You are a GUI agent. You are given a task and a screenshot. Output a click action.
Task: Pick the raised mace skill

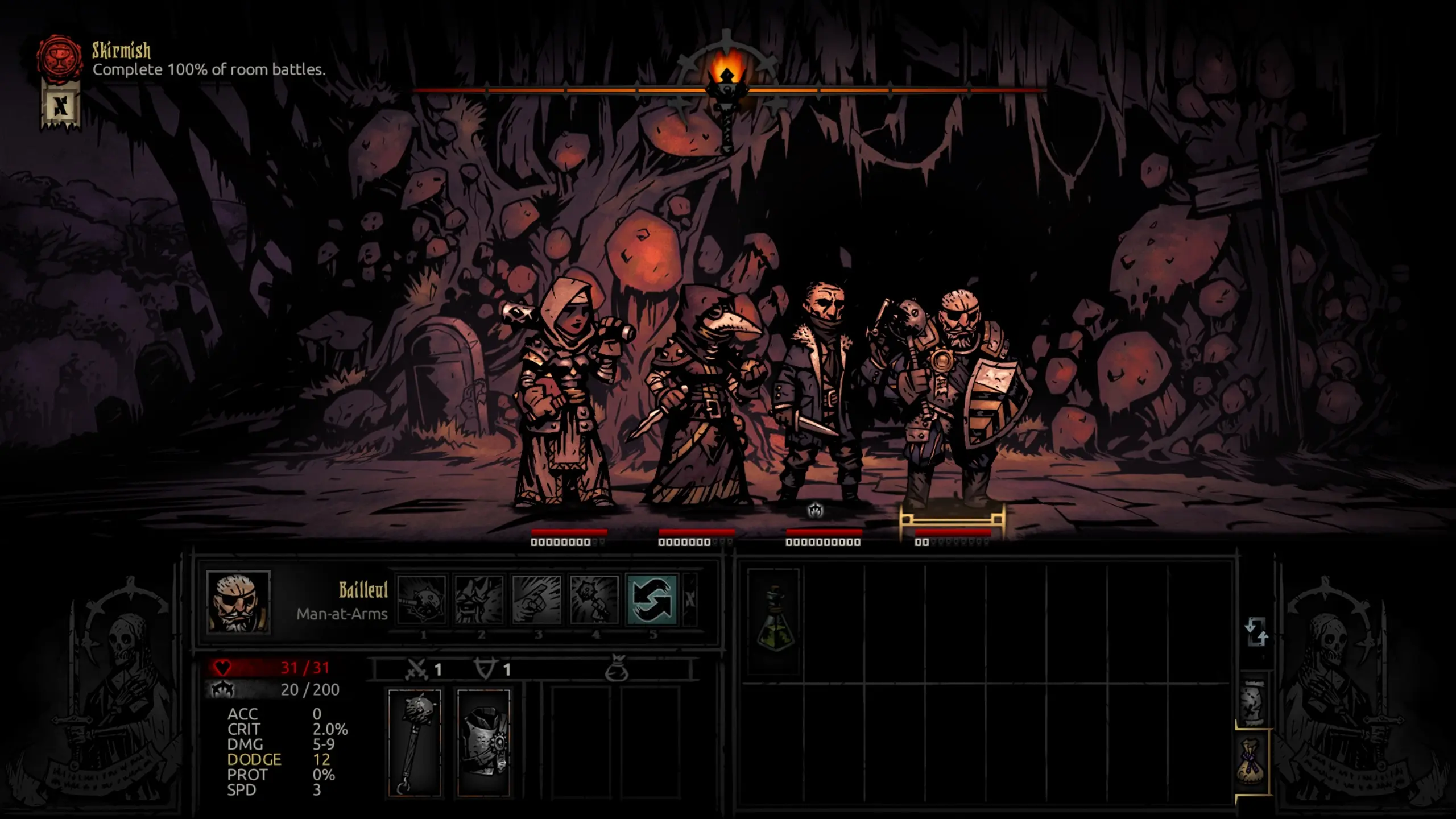[594, 600]
